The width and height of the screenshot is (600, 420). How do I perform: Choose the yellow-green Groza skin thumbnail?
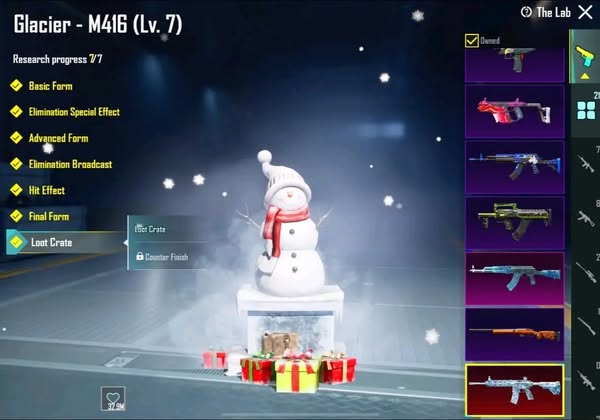(x=514, y=221)
